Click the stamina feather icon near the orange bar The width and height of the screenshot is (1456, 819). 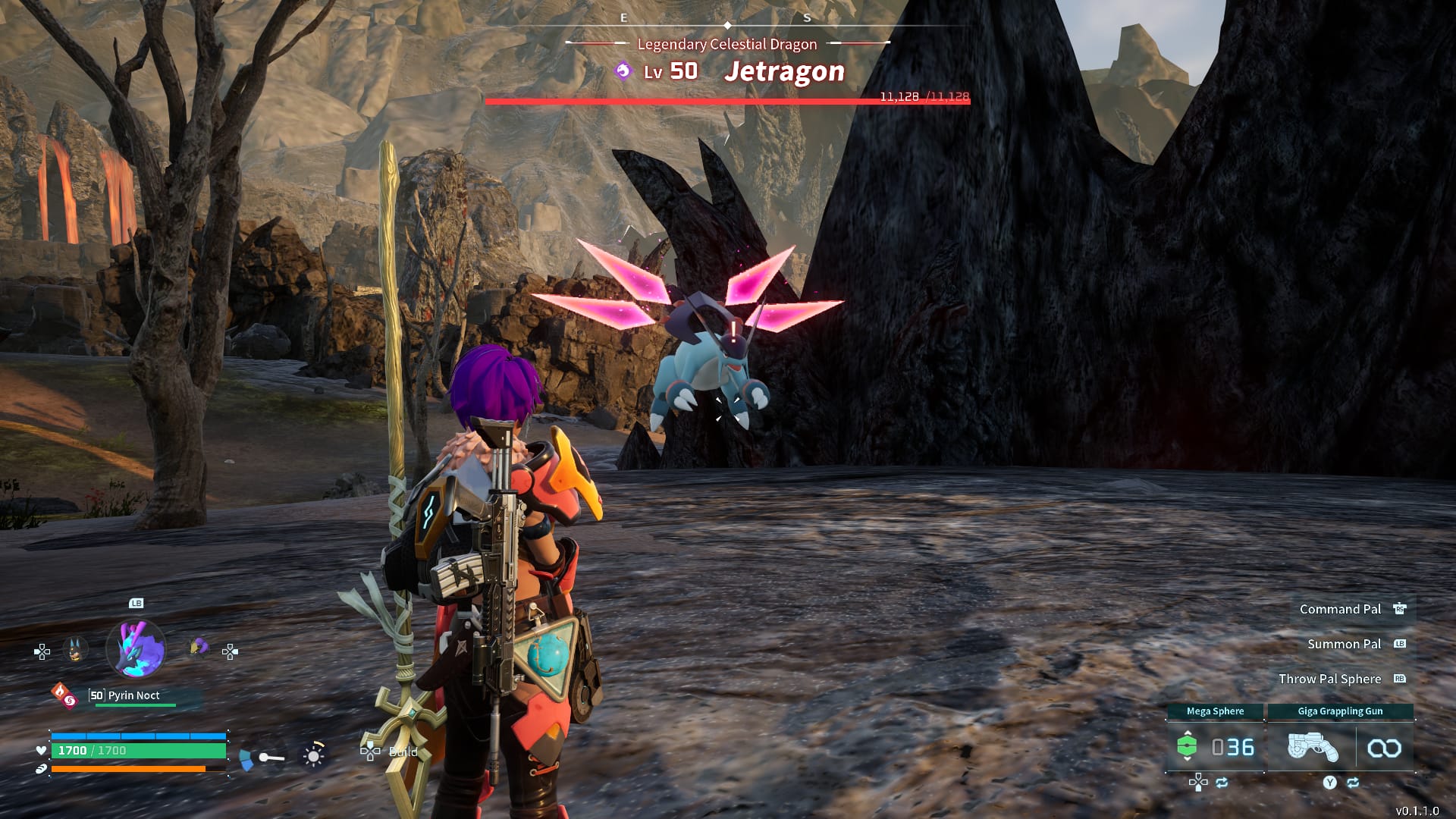pos(41,768)
